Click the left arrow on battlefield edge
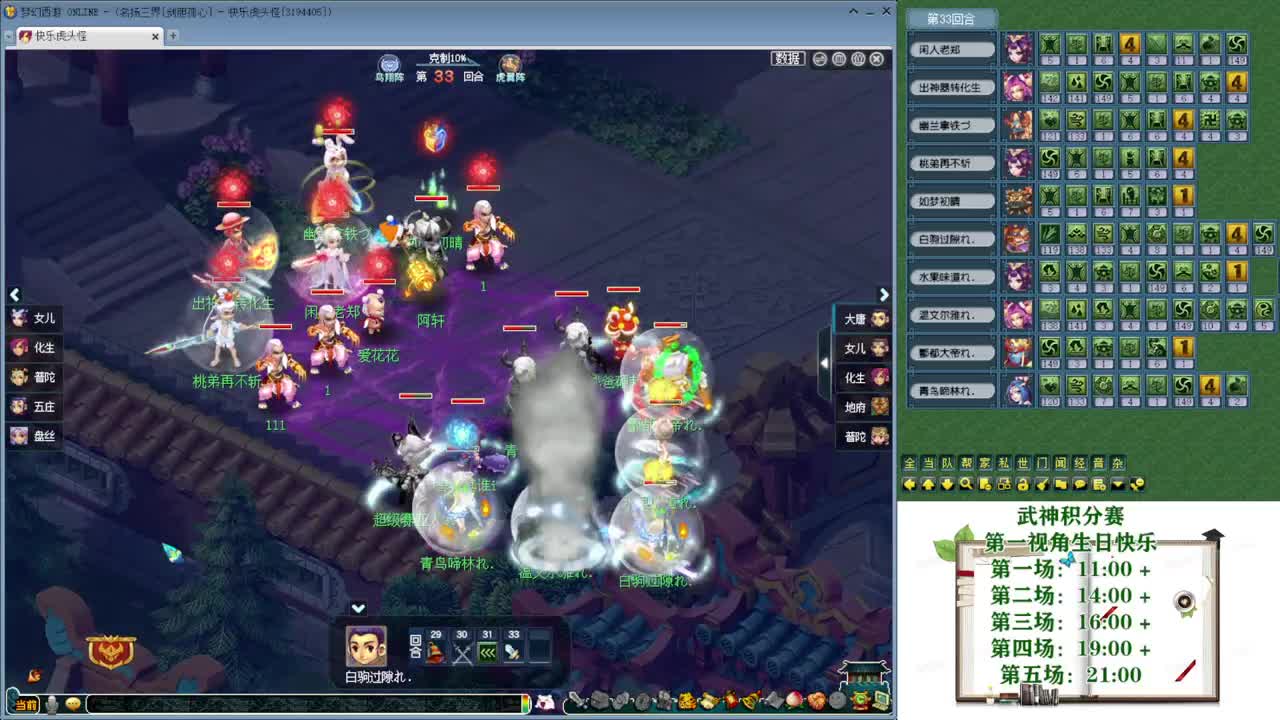This screenshot has height=720, width=1280. click(x=15, y=294)
